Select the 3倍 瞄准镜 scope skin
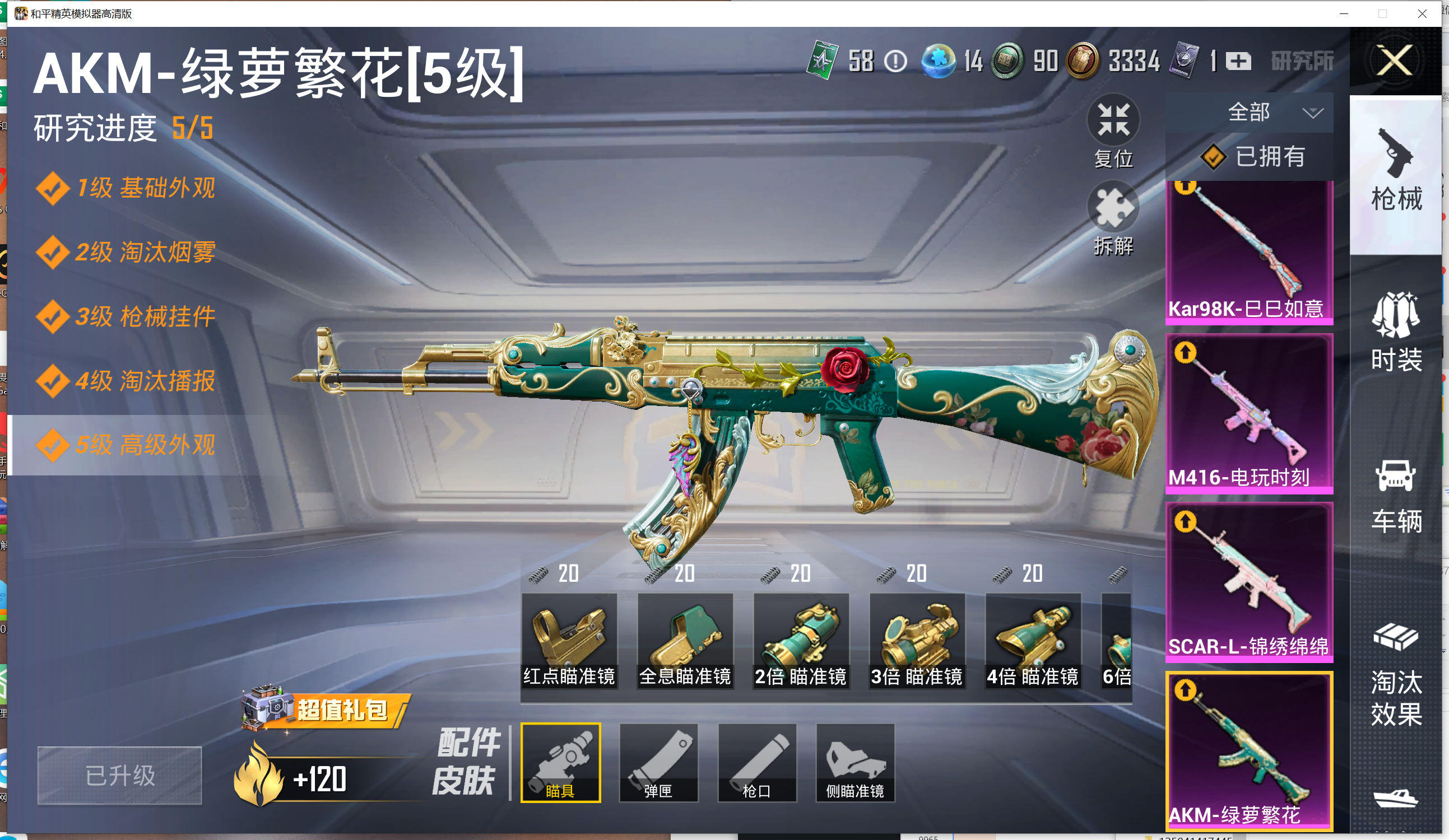 917,640
